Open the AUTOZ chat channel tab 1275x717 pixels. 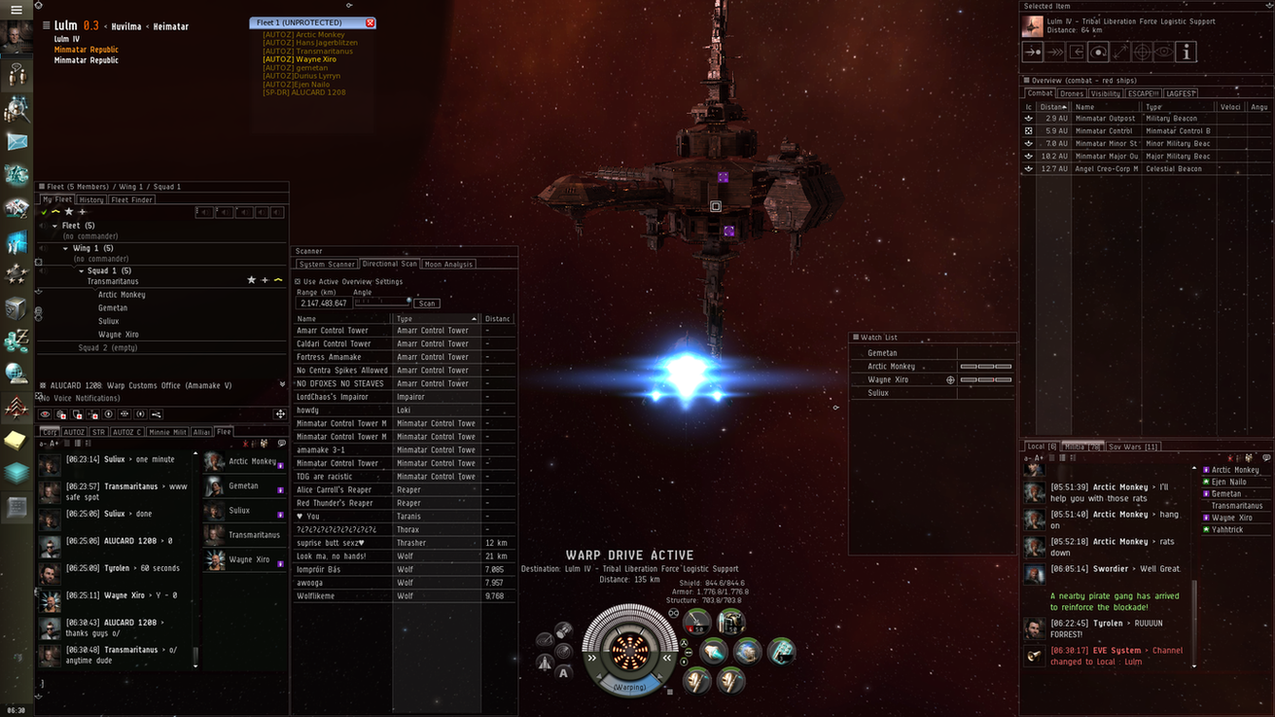74,432
